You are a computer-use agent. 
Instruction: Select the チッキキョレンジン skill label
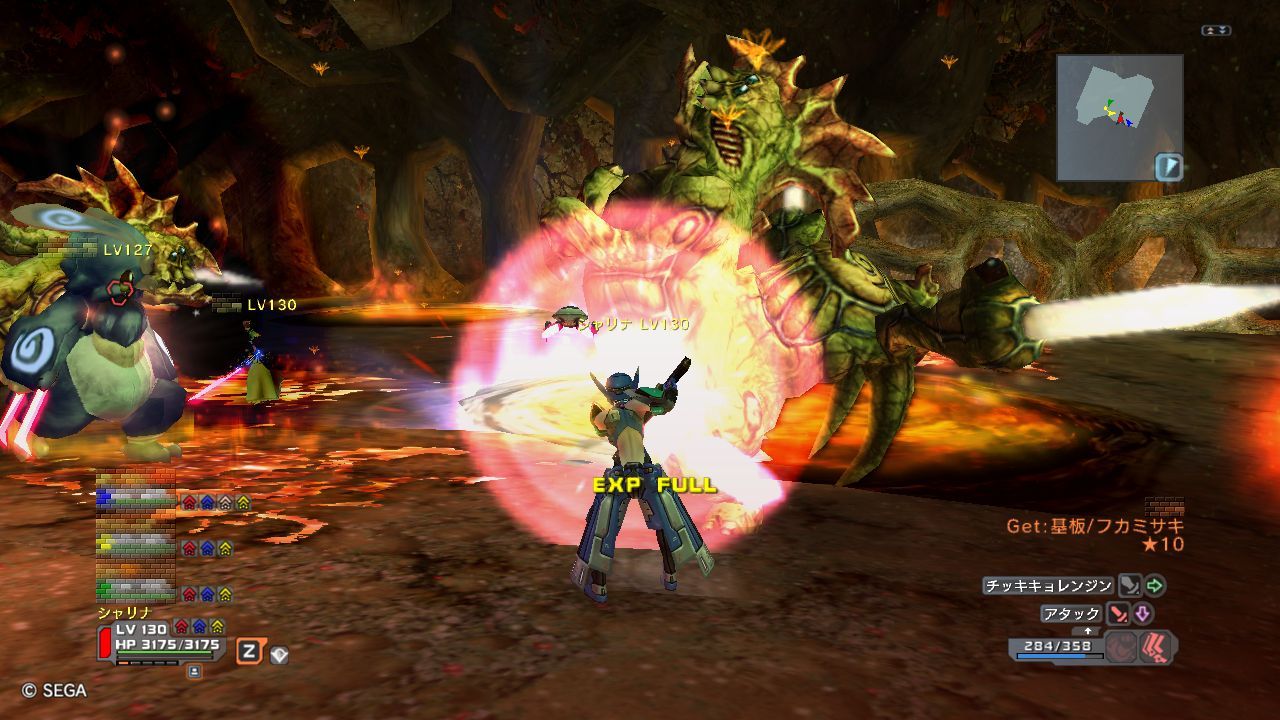[x=1048, y=586]
